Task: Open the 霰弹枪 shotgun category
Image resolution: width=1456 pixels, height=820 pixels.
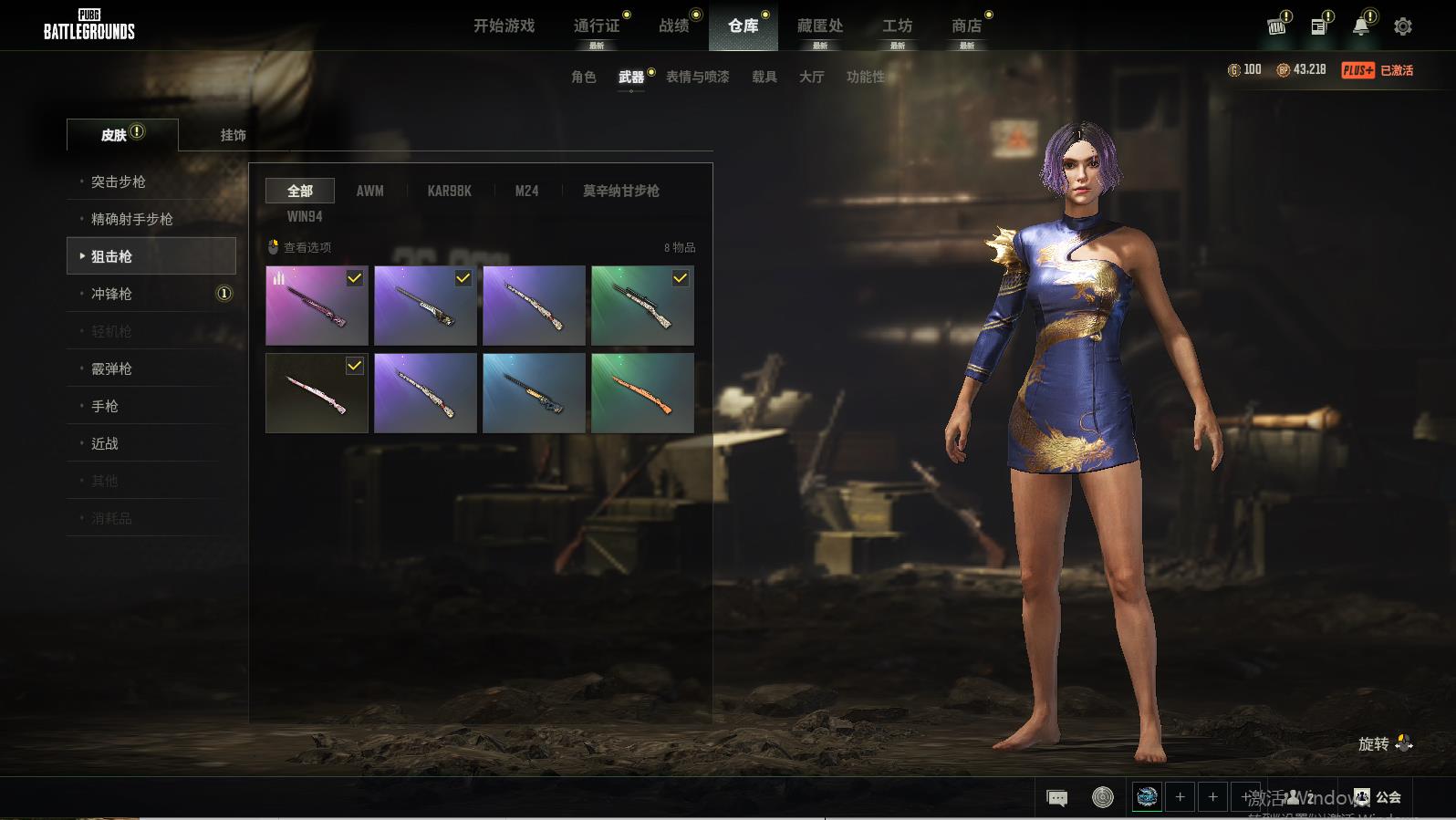Action: (x=111, y=368)
